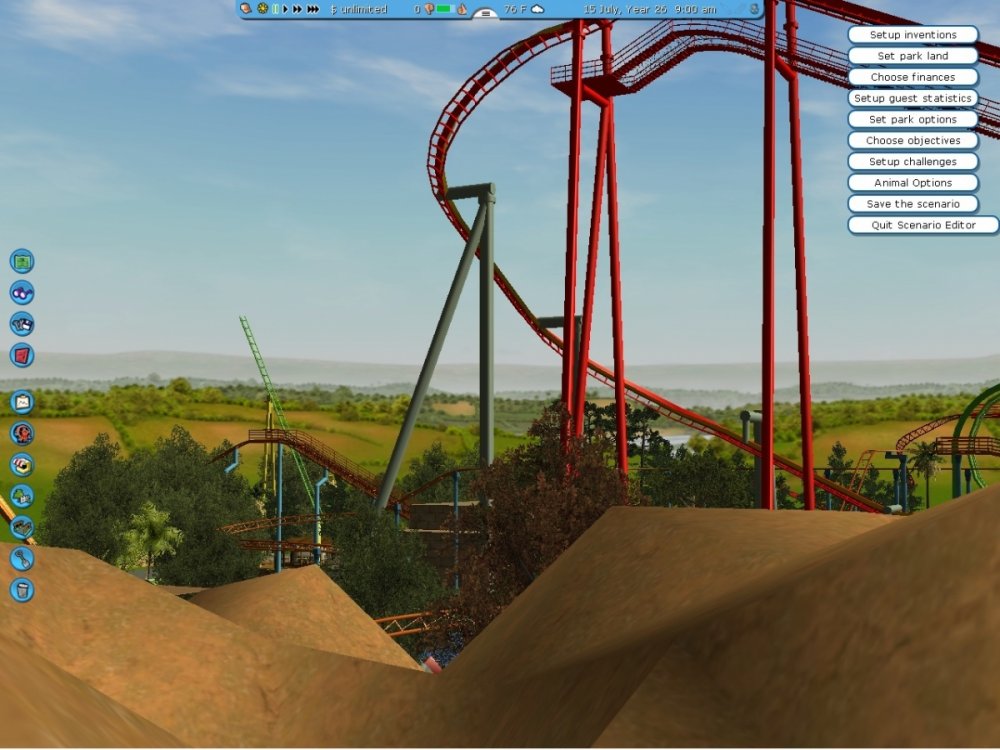Screen dimensions: 1000x750
Task: Open Setup guest statistics
Action: pos(912,98)
